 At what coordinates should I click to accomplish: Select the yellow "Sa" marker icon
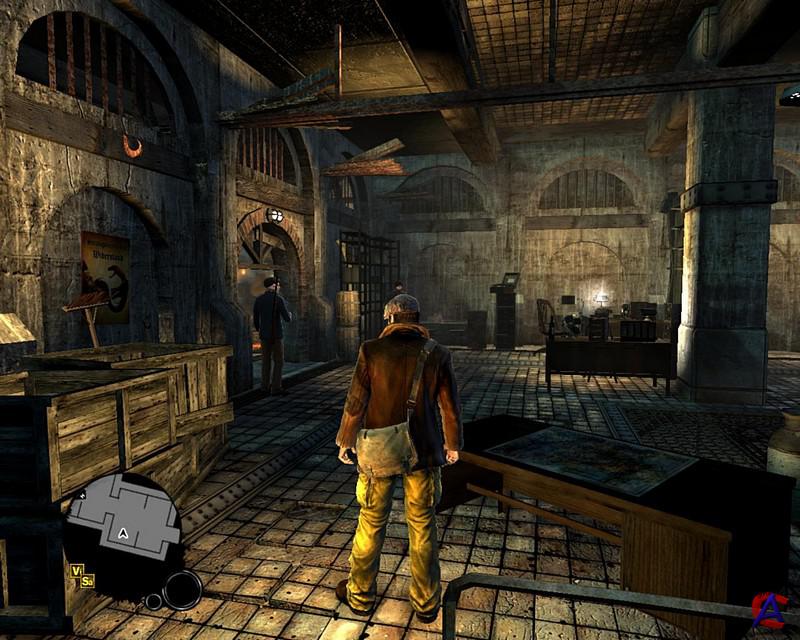pos(88,581)
